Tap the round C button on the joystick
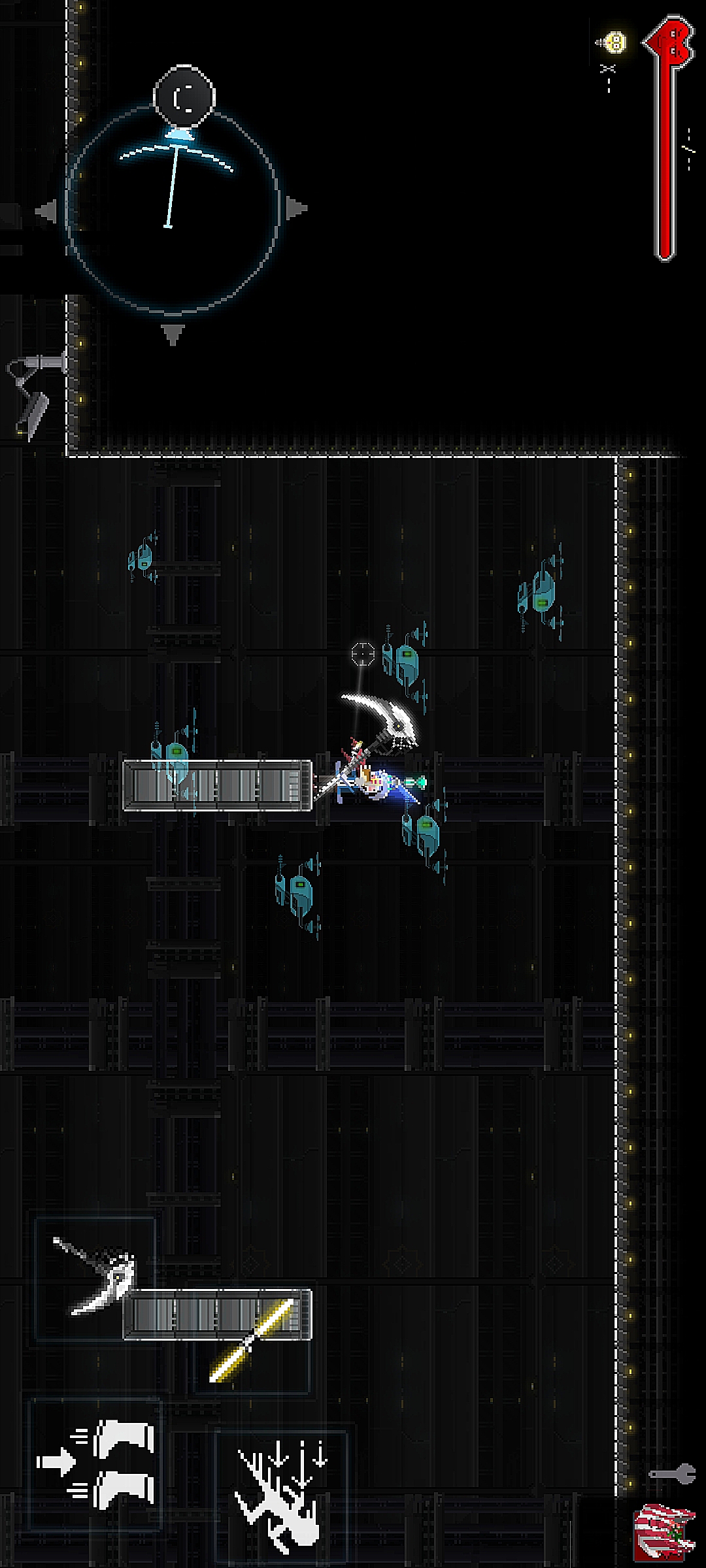Screen dimensions: 706x1568 pos(184,96)
